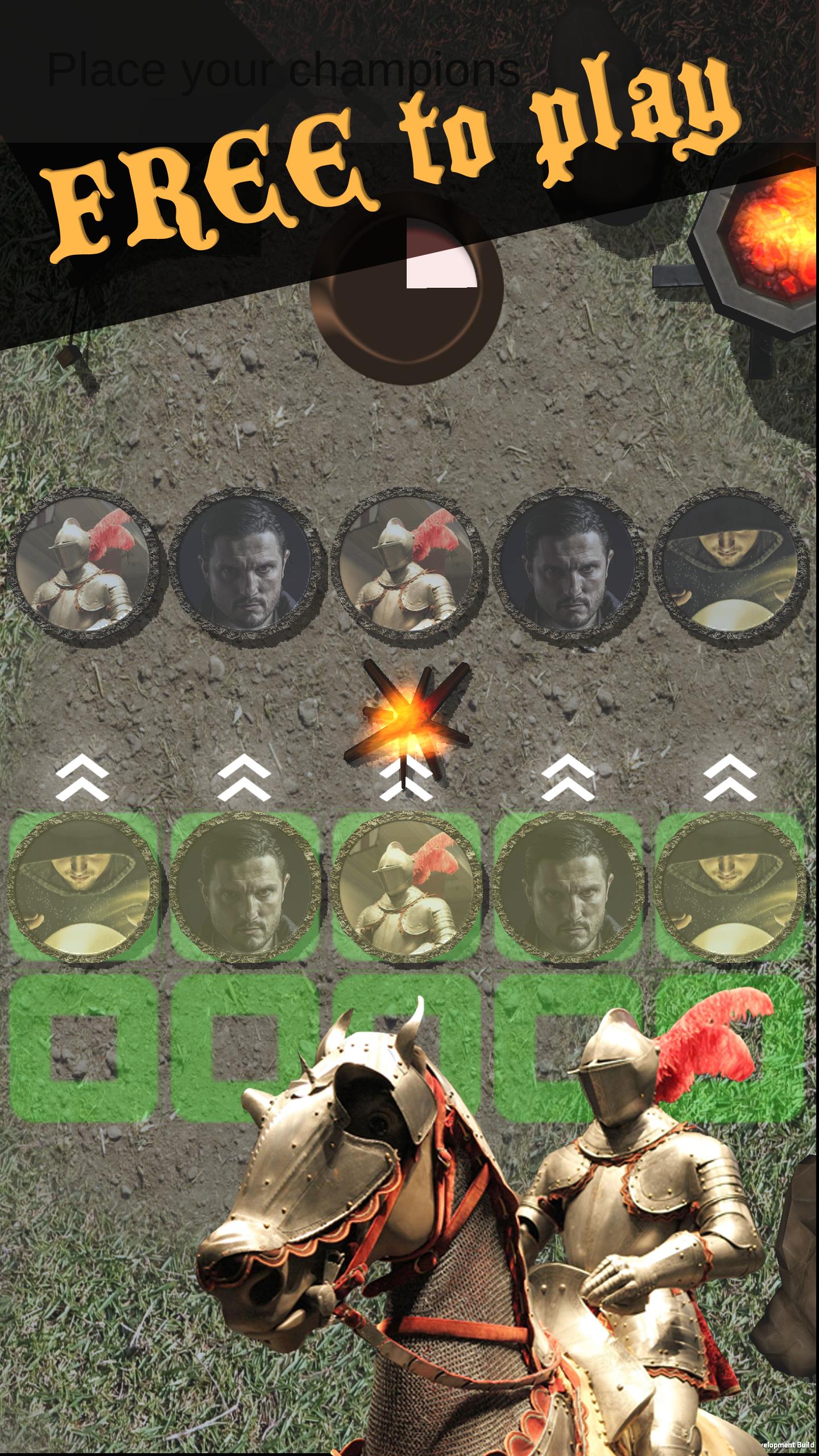
Task: Select the dark-haired warrior portrait, second from left
Action: [x=245, y=574]
